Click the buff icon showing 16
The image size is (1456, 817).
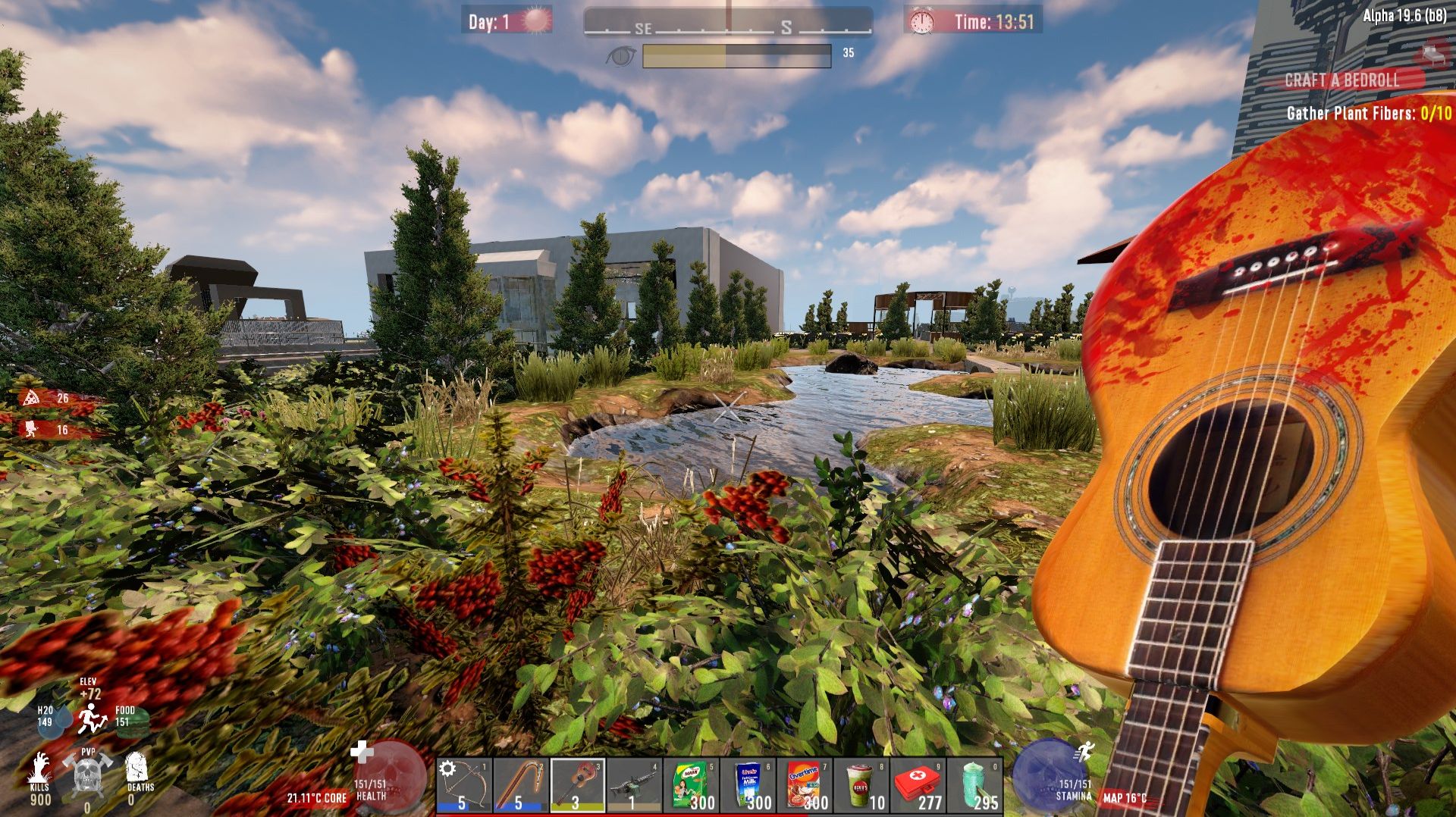(x=32, y=430)
